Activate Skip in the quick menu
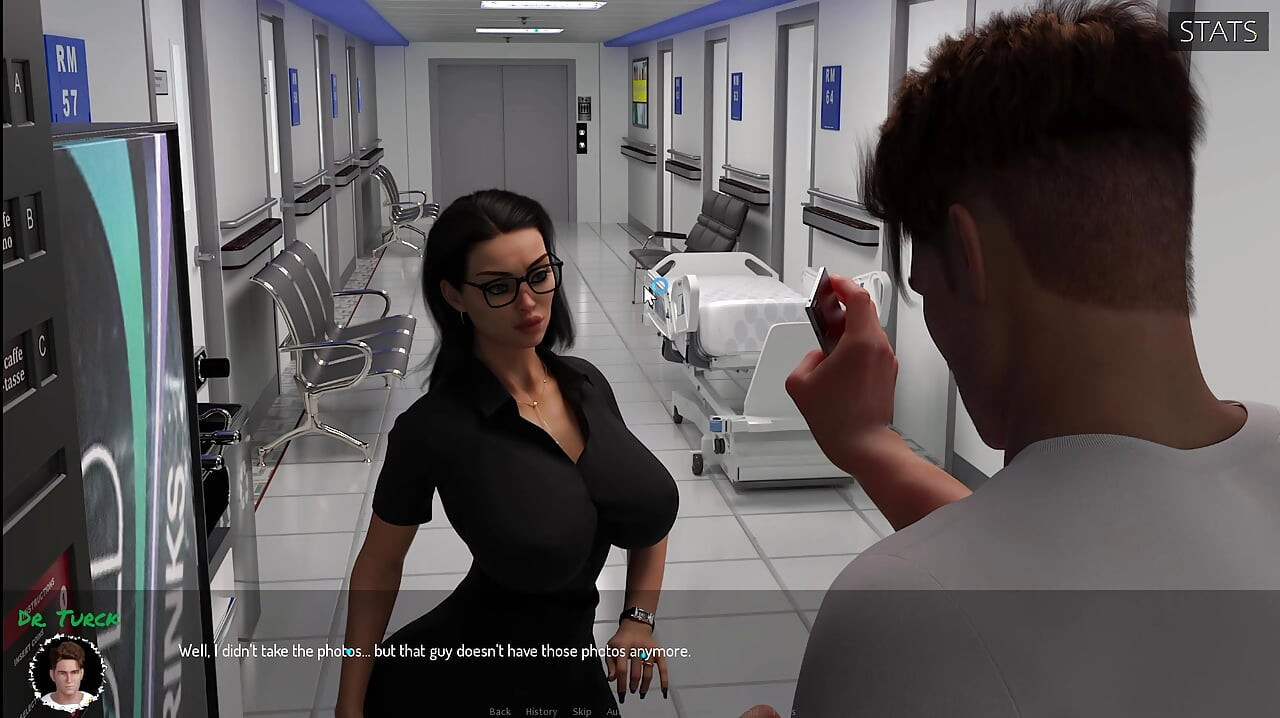The width and height of the screenshot is (1280, 718). (x=582, y=711)
